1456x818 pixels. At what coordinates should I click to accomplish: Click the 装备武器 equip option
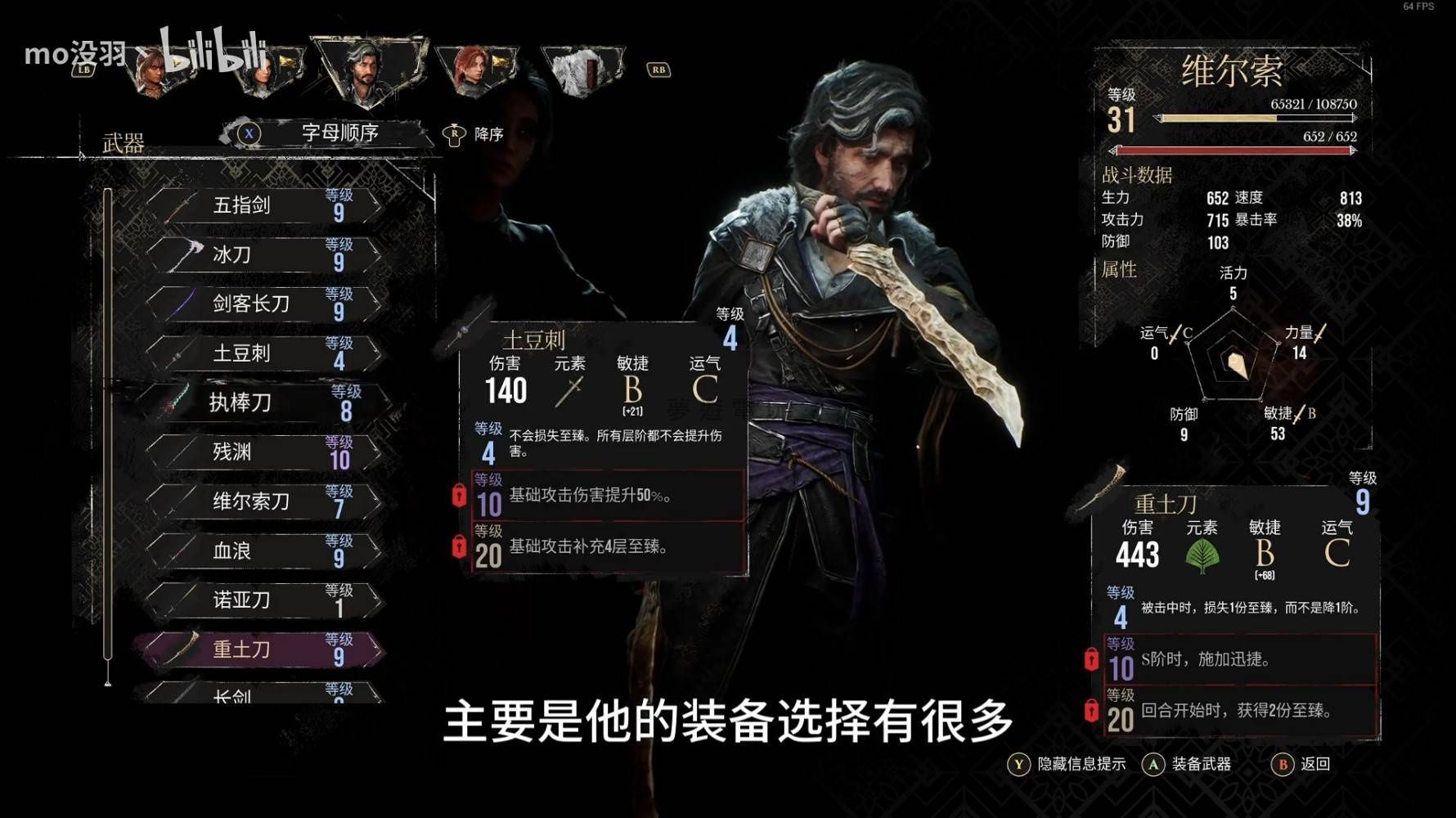click(x=1187, y=764)
